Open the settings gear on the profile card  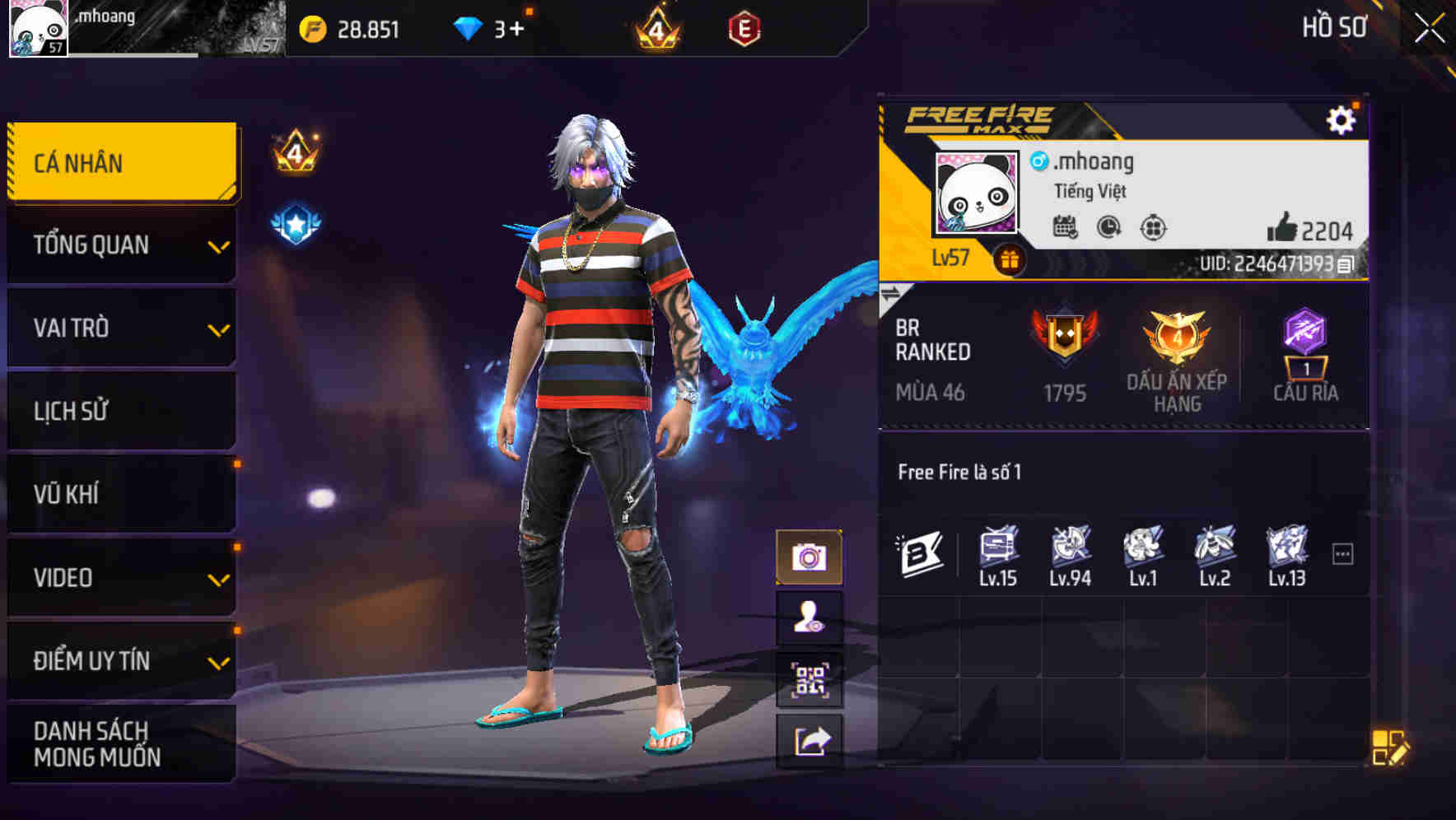coord(1342,119)
